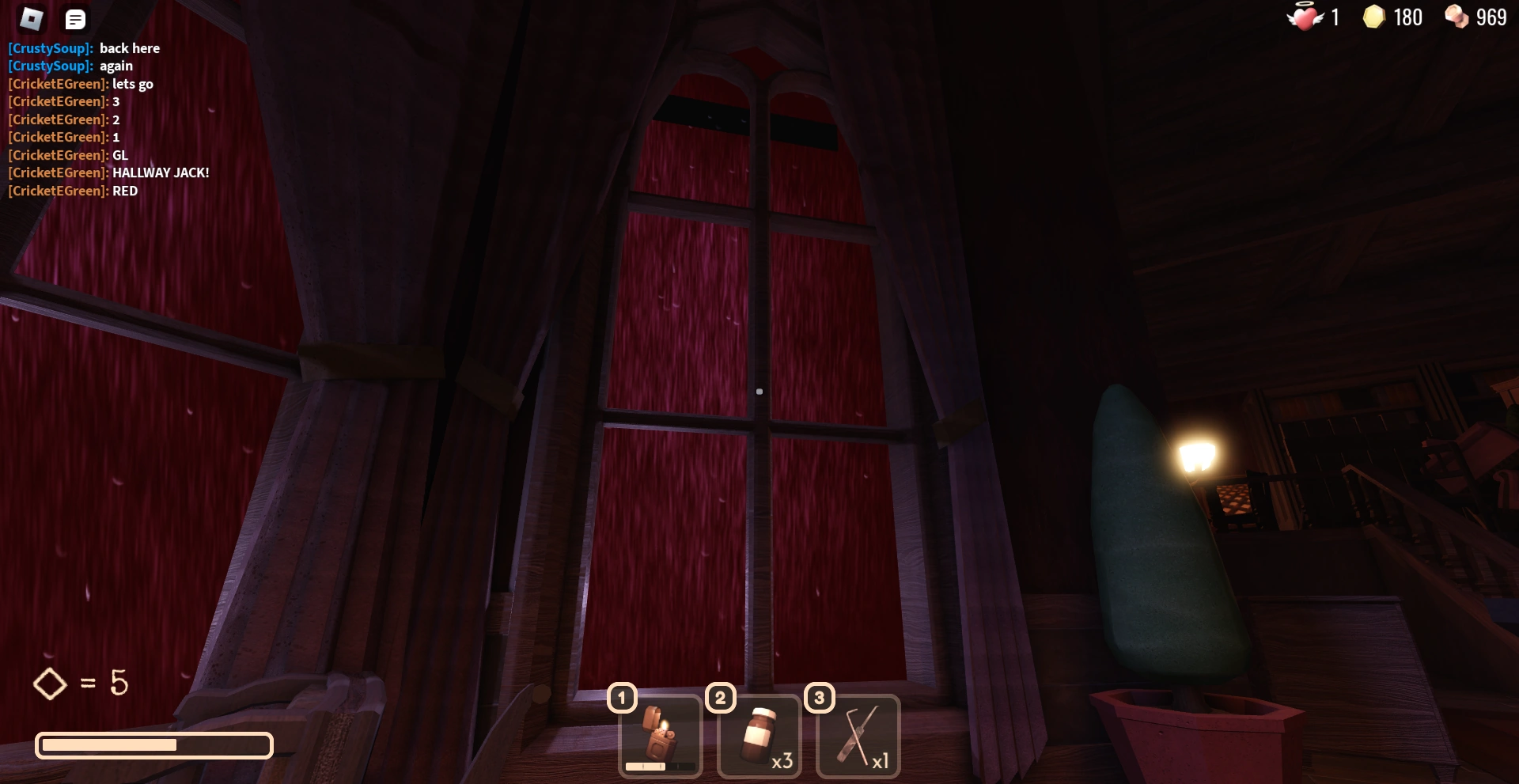
Task: Click the candy currency icon showing 969
Action: click(x=1458, y=17)
